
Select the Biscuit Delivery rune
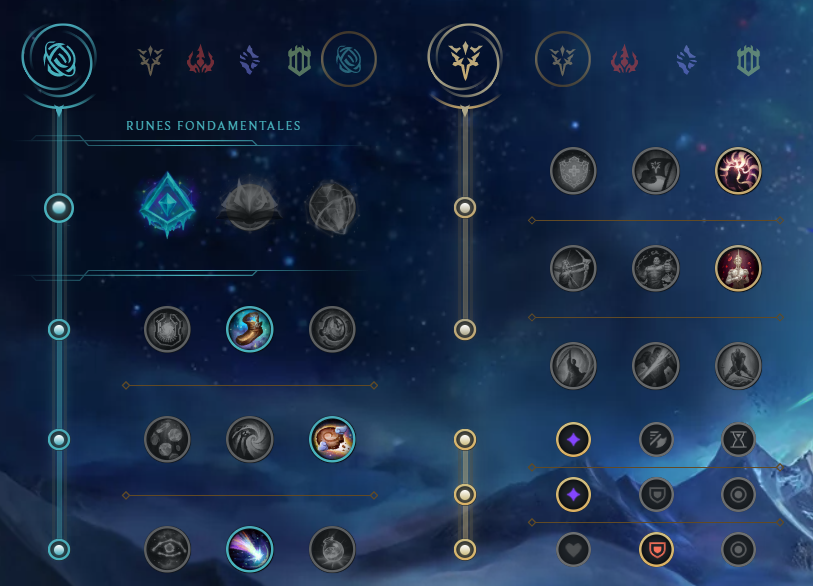pos(332,439)
